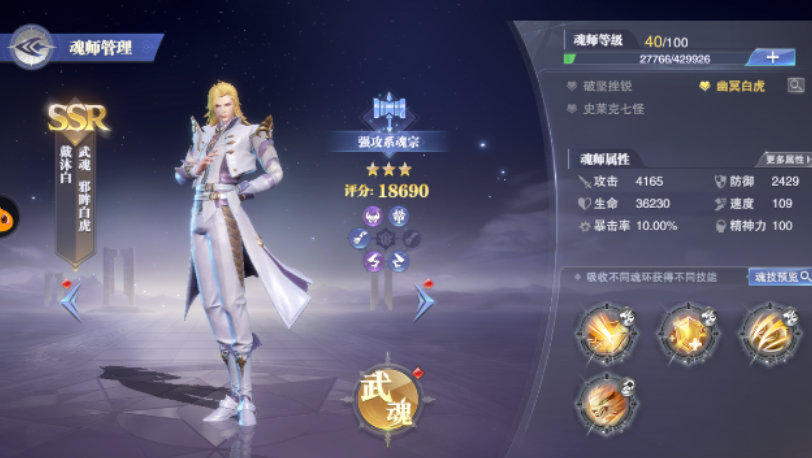
Task: Switch to the previous soul master with left arrow
Action: point(72,301)
